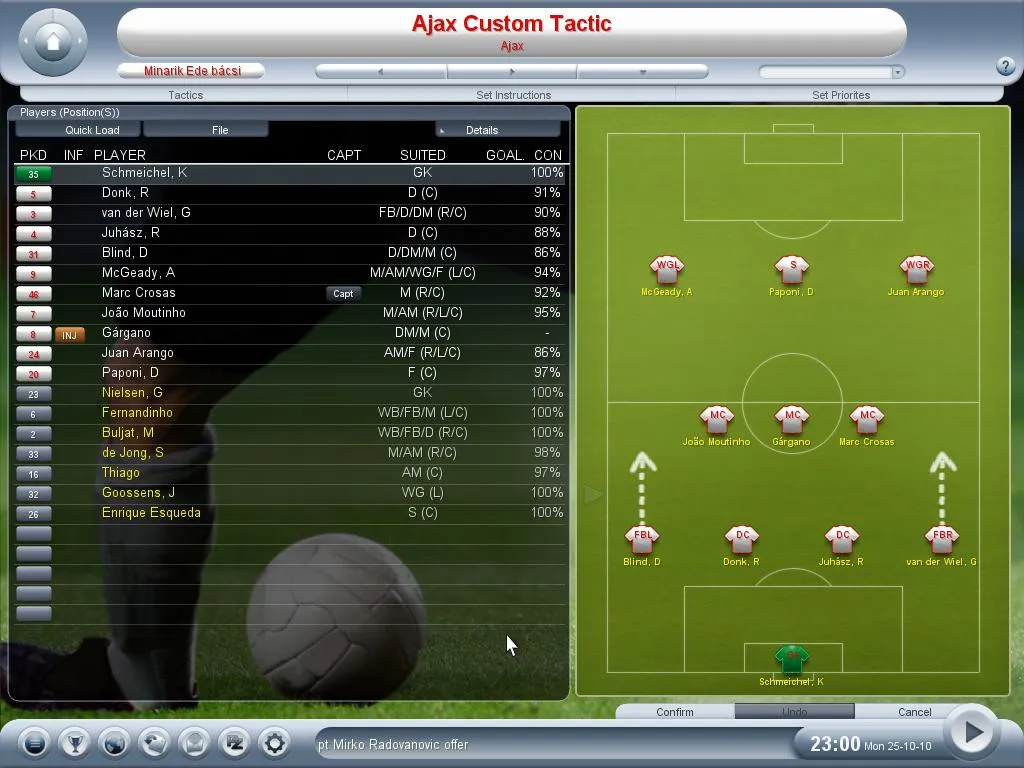
Task: Open the Set Priorities tab
Action: [840, 95]
